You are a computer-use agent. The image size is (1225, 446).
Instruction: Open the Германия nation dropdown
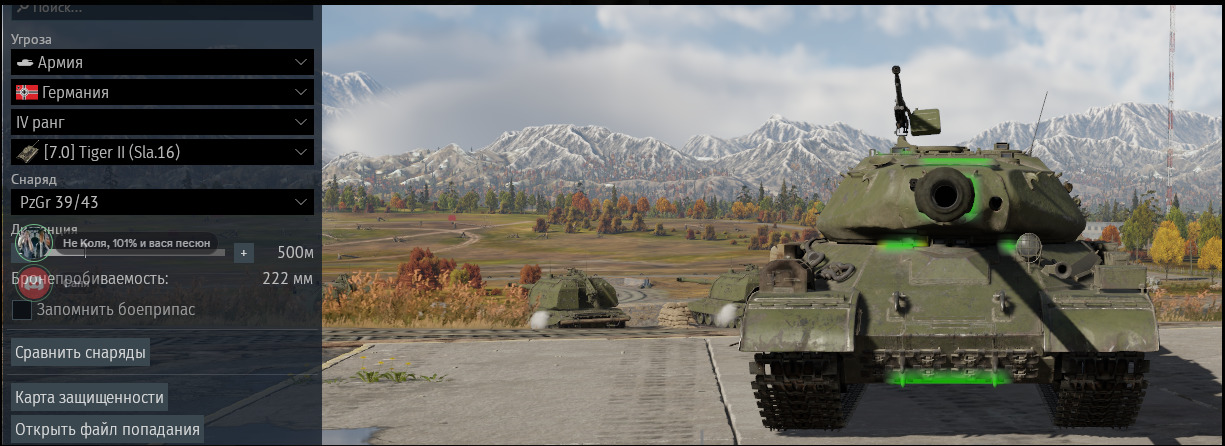pos(162,92)
